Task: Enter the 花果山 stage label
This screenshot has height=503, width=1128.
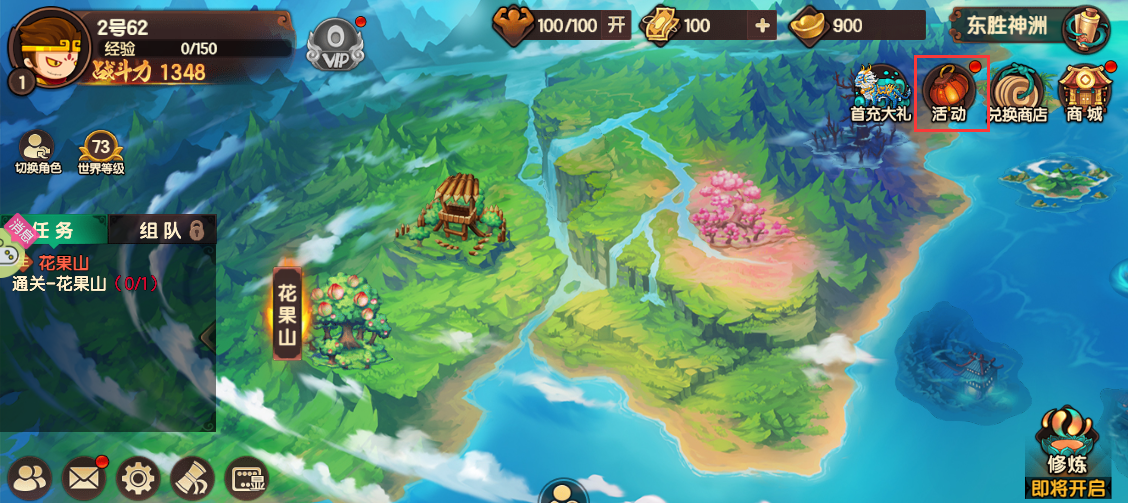Action: coord(287,313)
